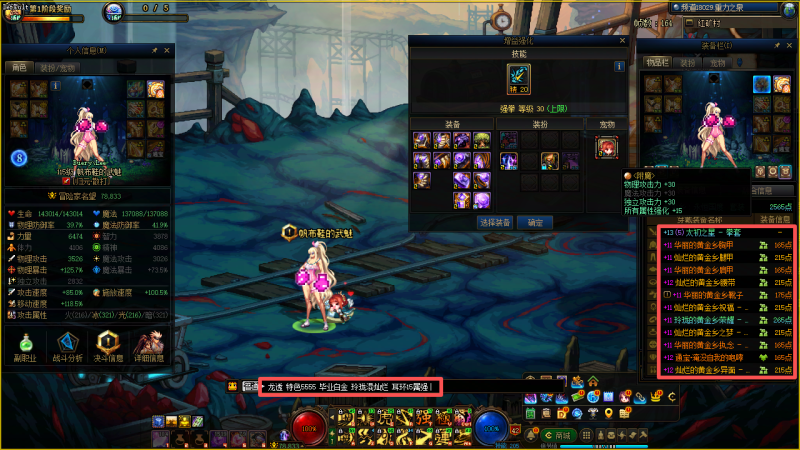Click the chat input box

350,386
